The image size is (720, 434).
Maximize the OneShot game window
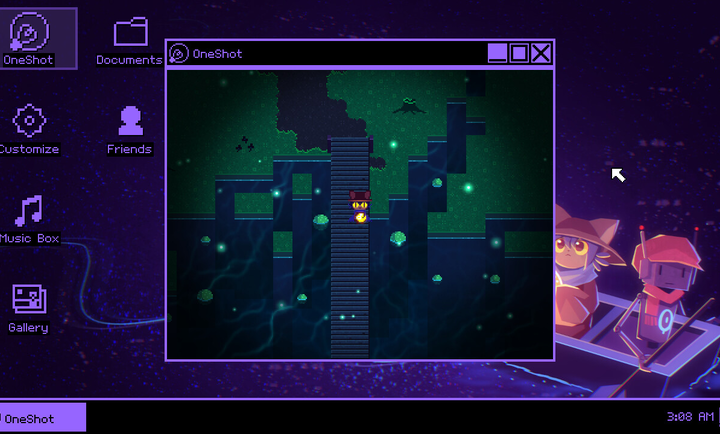(x=519, y=53)
